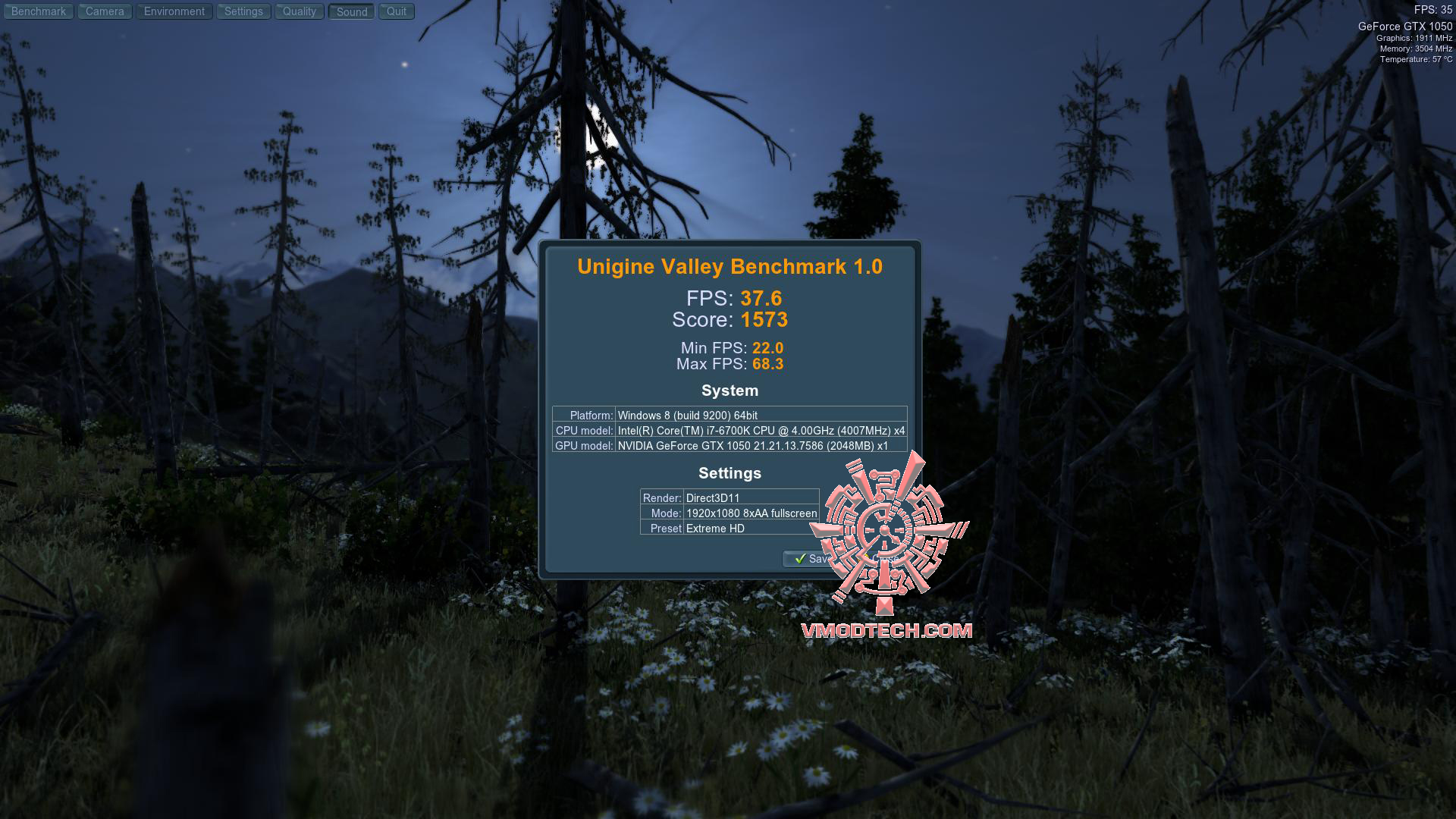Open the Quality menu
Image resolution: width=1456 pixels, height=819 pixels.
[299, 11]
